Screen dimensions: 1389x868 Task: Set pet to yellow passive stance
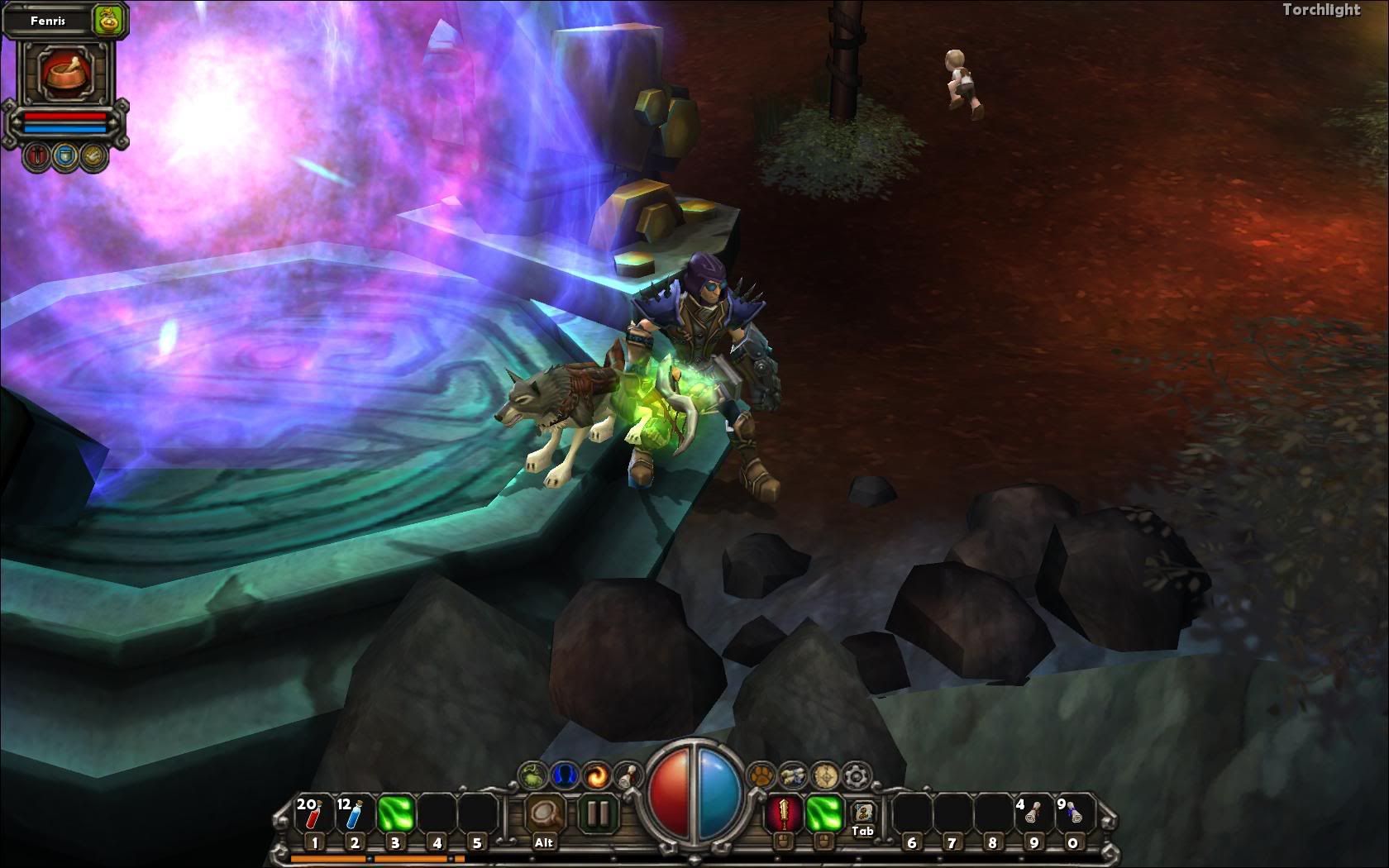[94, 155]
